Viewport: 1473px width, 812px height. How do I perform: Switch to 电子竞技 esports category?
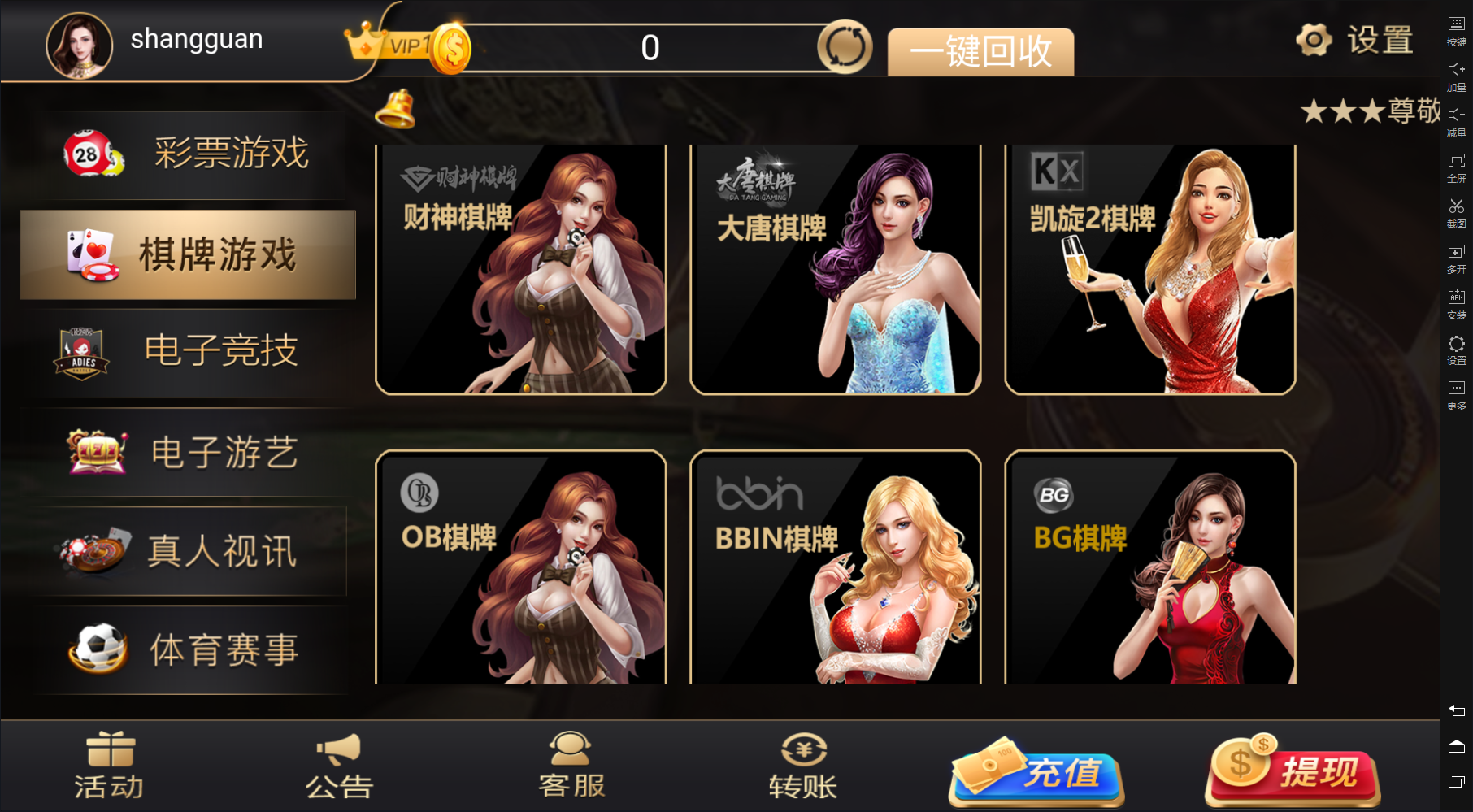(x=189, y=352)
